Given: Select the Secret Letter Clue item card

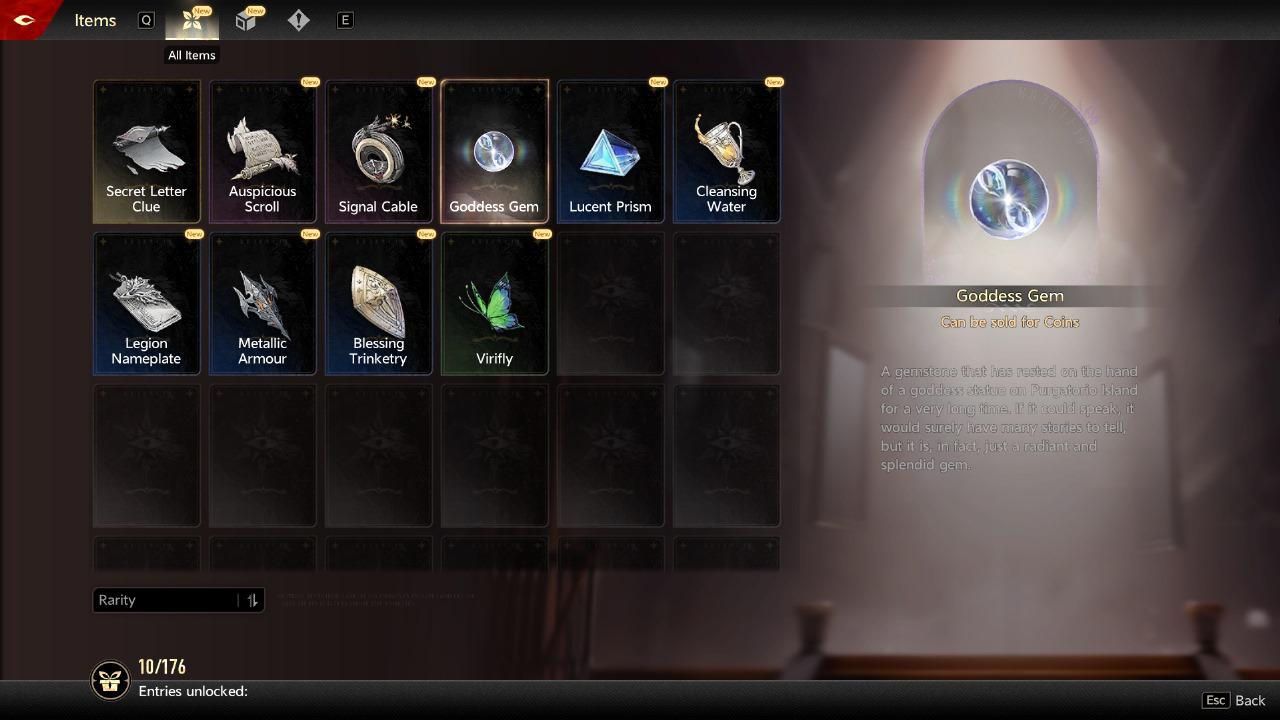Looking at the screenshot, I should [146, 151].
